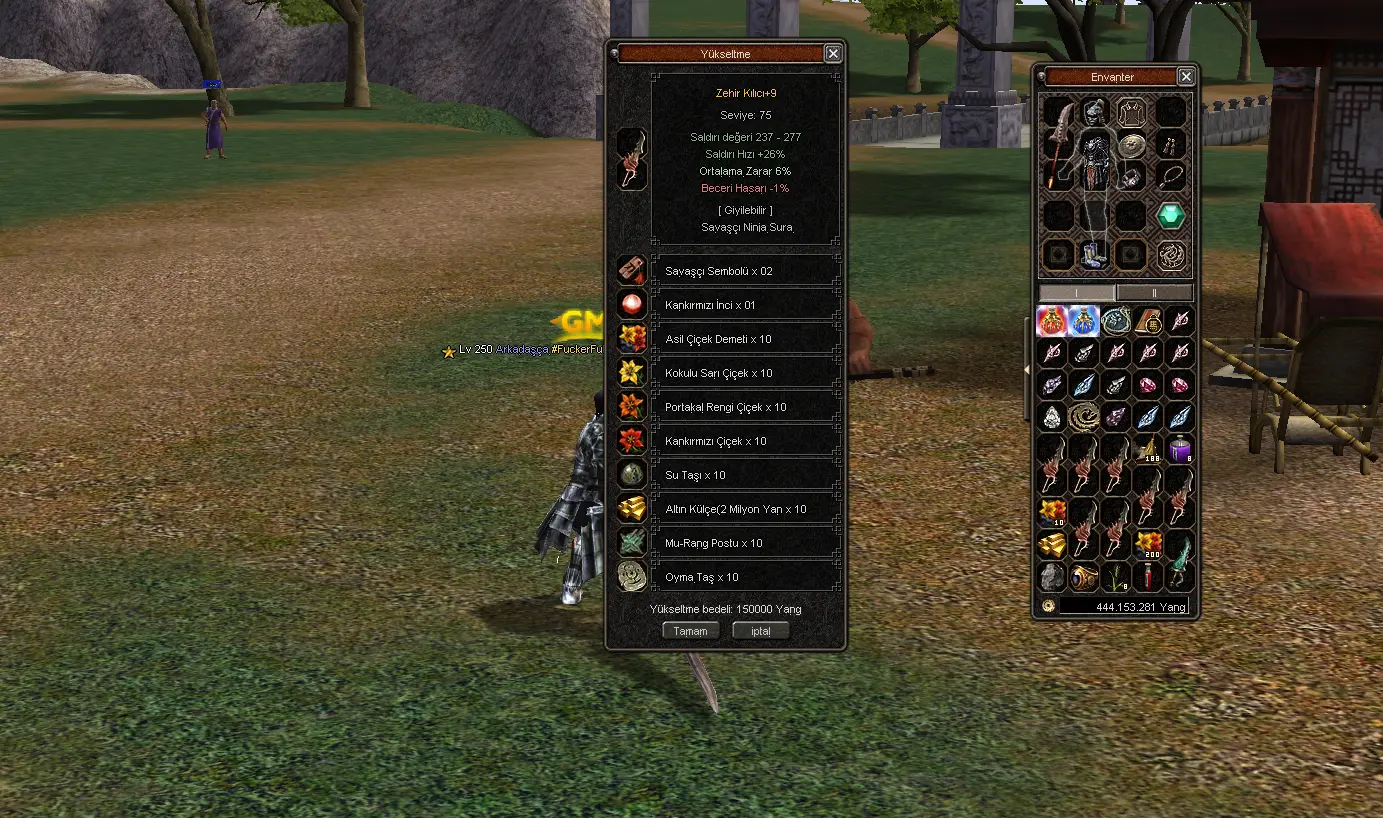Image resolution: width=1383 pixels, height=818 pixels.
Task: Switch to inventory page II
Action: (x=1154, y=292)
